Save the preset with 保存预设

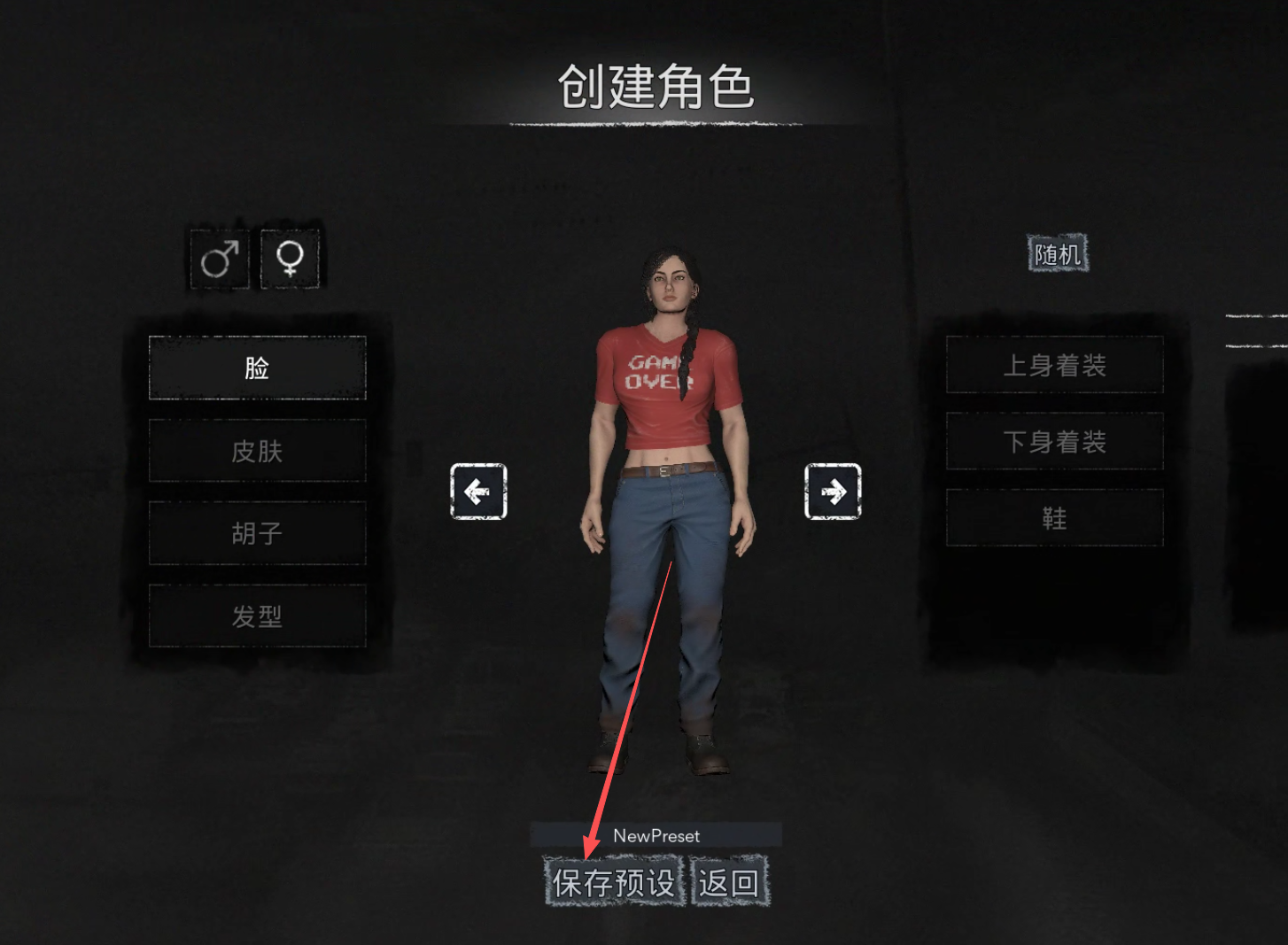[x=614, y=882]
